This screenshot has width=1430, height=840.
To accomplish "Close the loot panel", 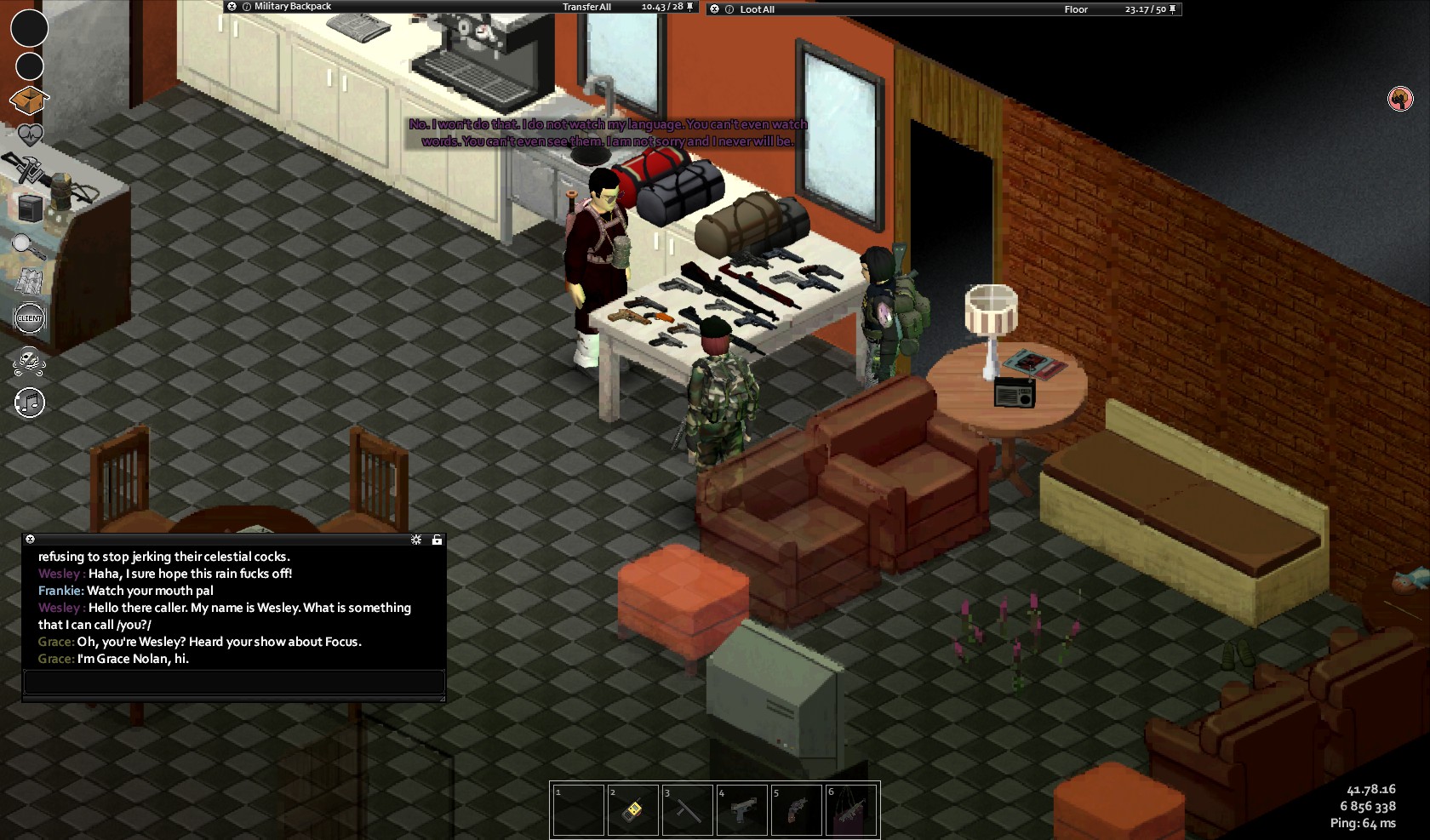I will click(x=715, y=9).
